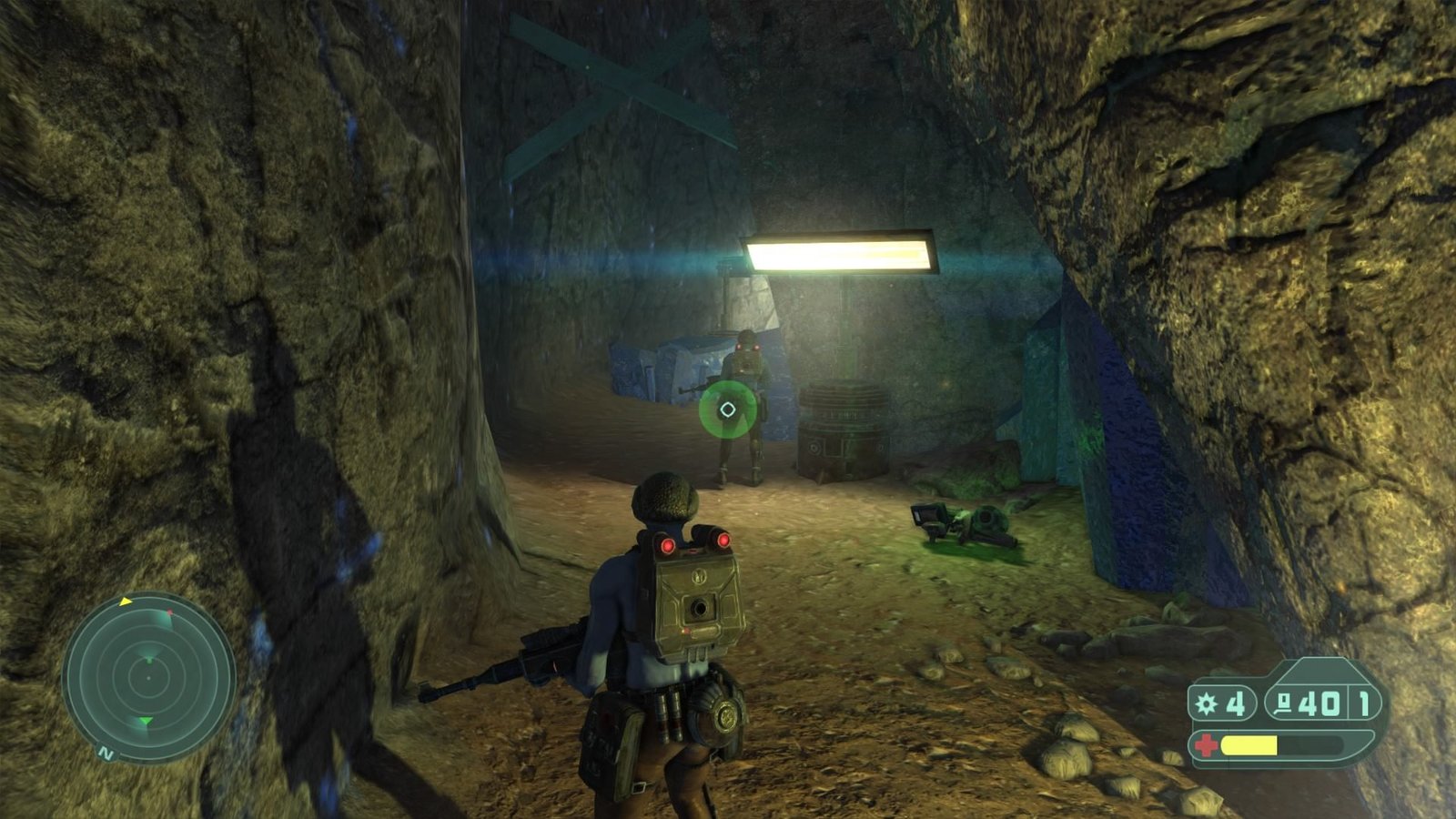The width and height of the screenshot is (1456, 819).
Task: Click the spare magazine count "1"
Action: (1364, 704)
